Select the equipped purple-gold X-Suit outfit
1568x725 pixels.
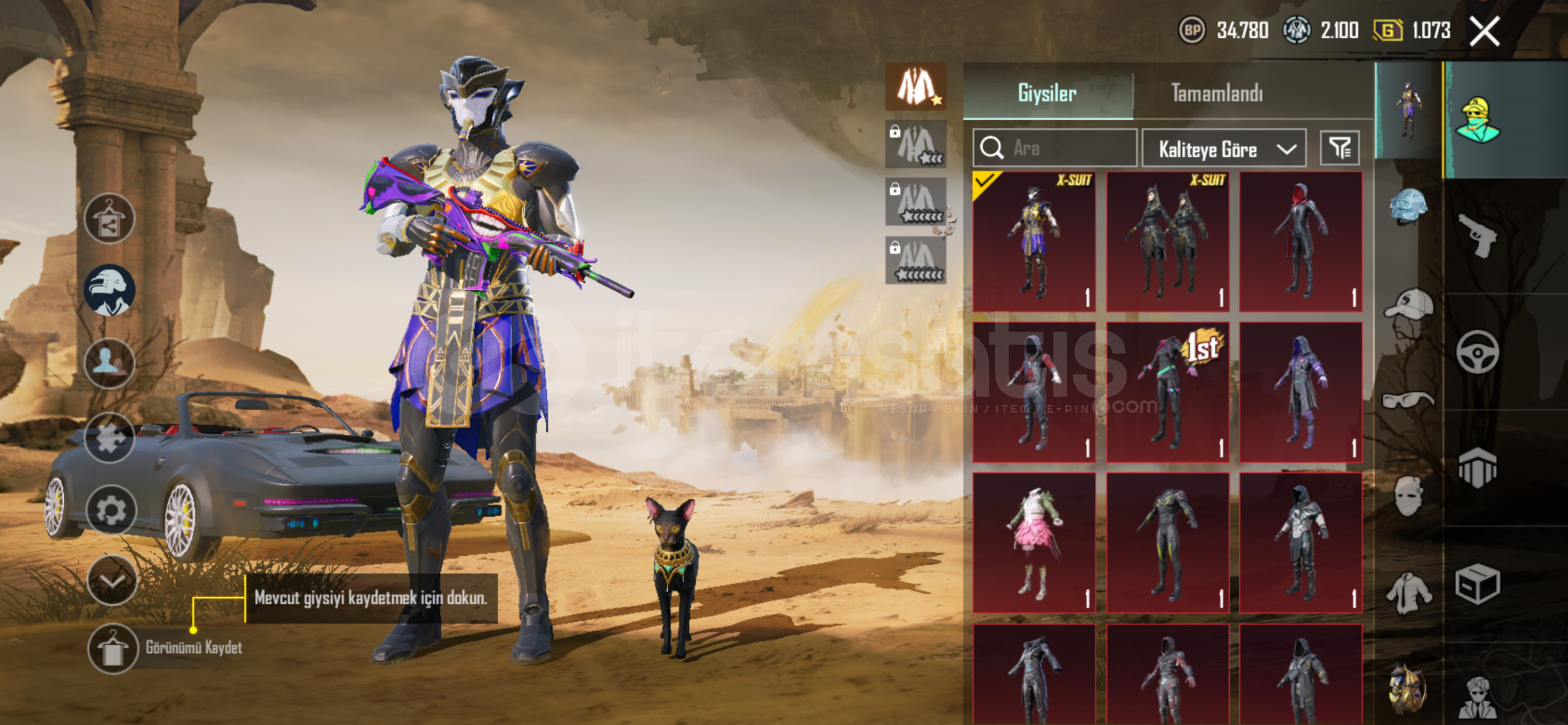[1034, 242]
